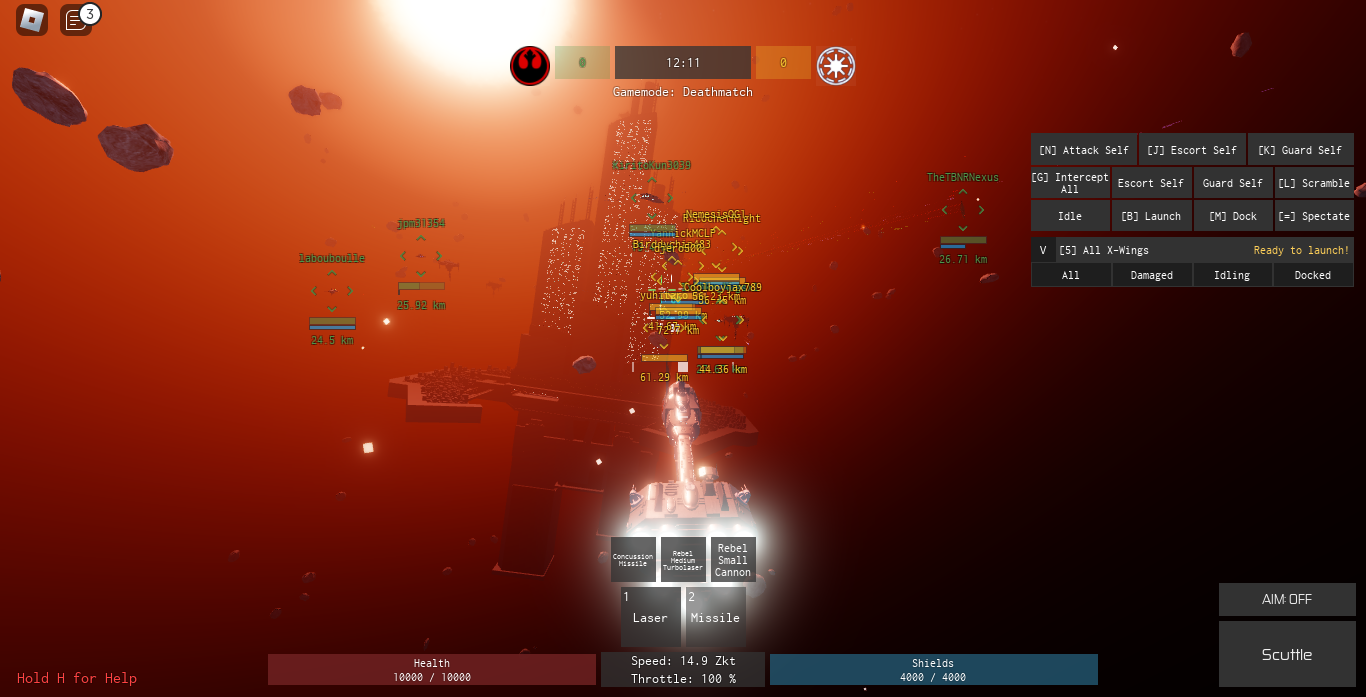
Task: Expand the V dropdown beside All X-Wings
Action: (1043, 250)
